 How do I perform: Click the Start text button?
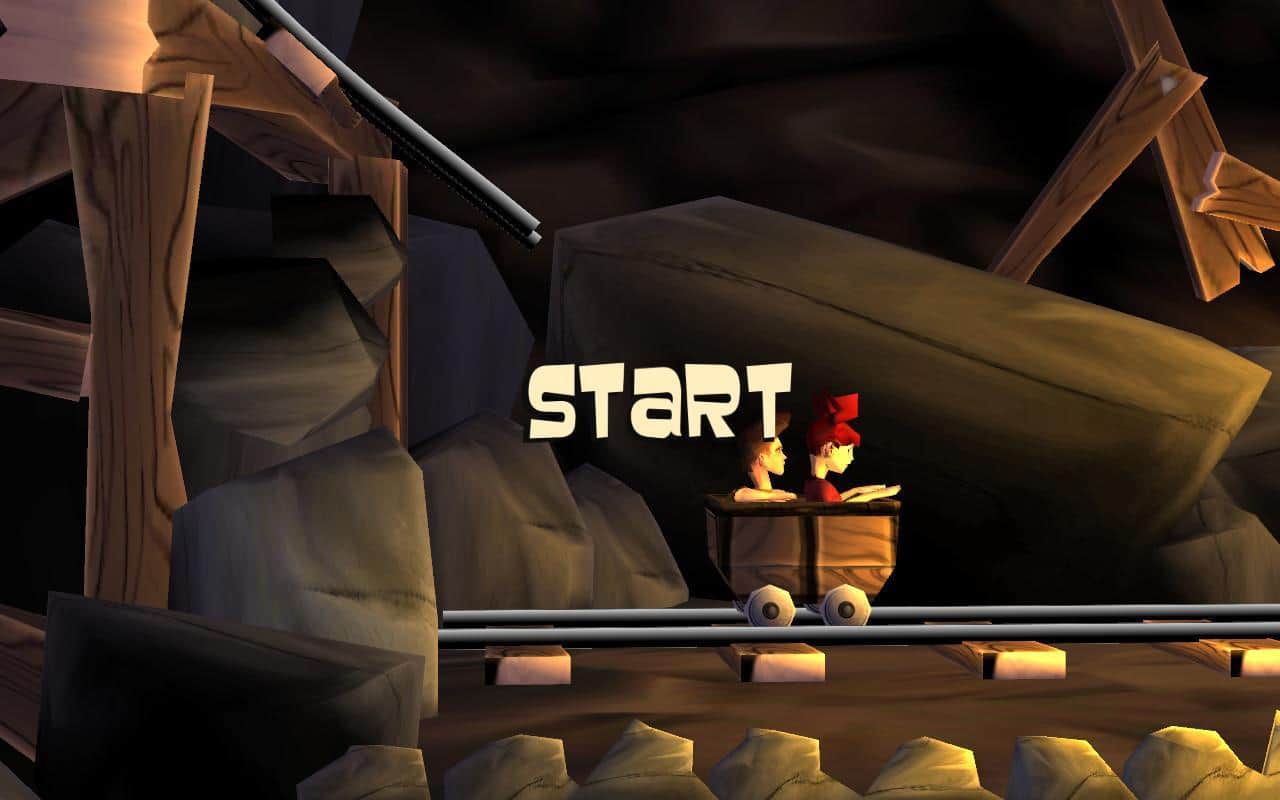click(x=658, y=402)
